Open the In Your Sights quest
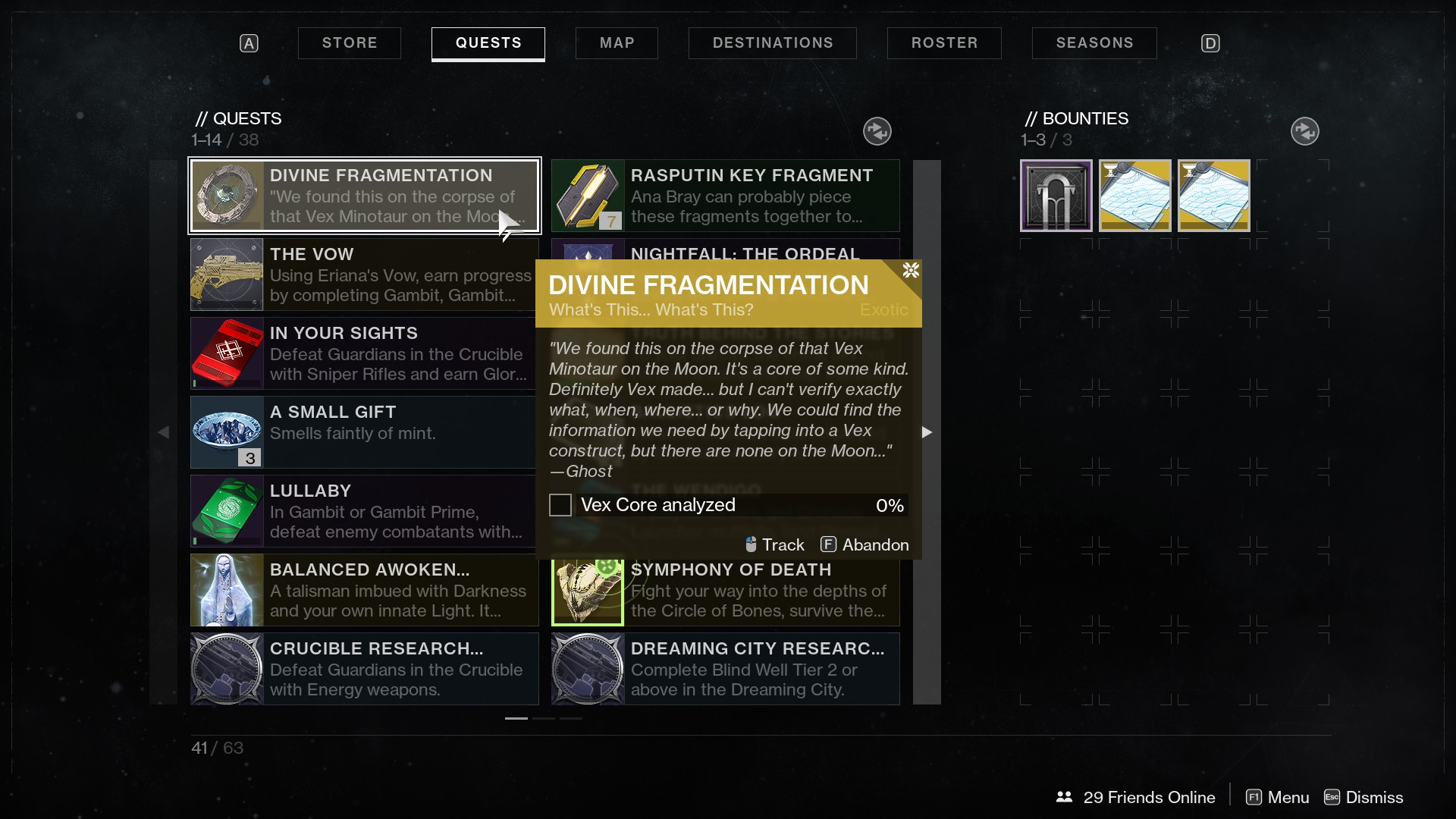The height and width of the screenshot is (819, 1456). (364, 353)
